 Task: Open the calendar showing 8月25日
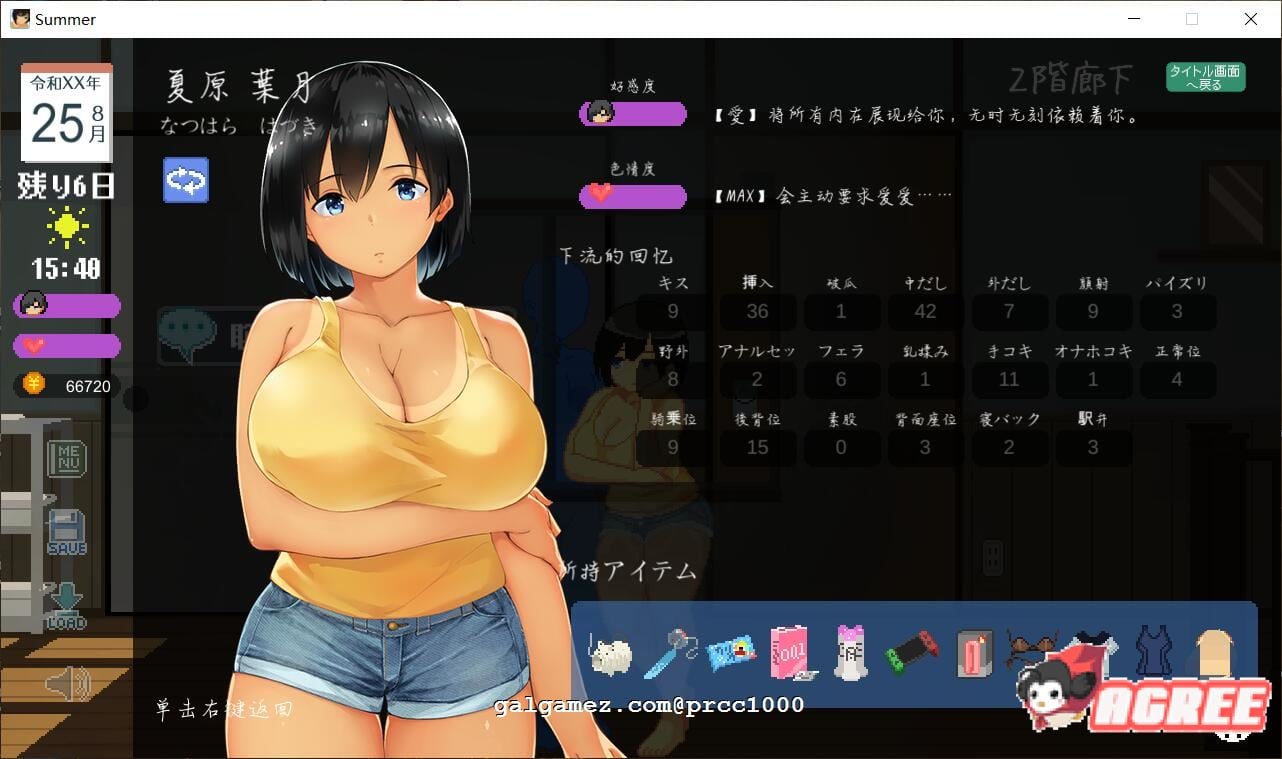64,110
